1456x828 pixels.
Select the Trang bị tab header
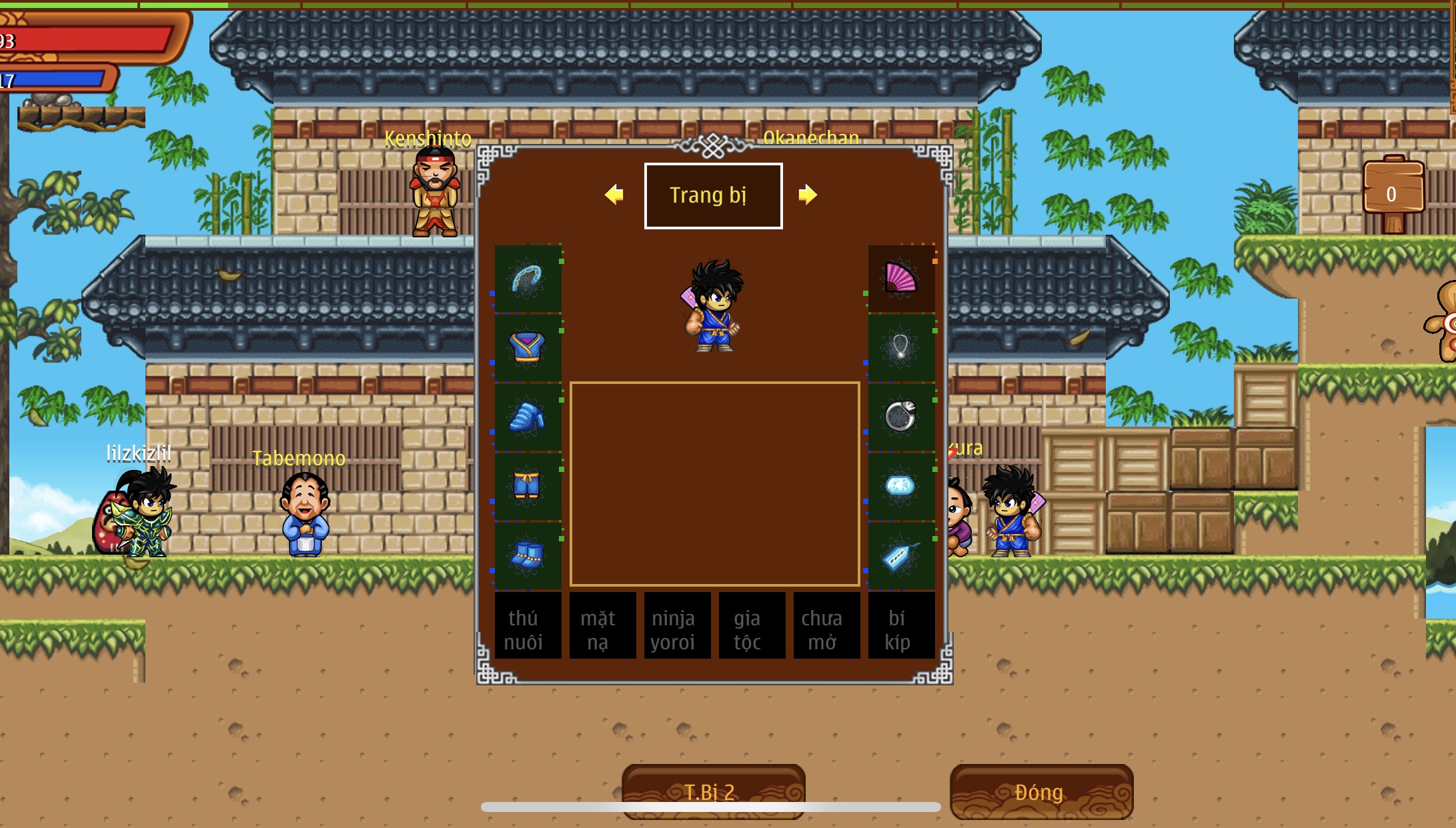(713, 195)
